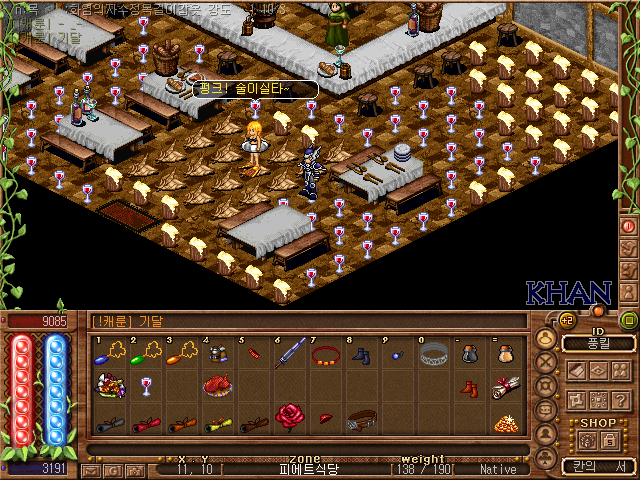Select the silver ring in slot 0
640x480 pixels.
(x=433, y=354)
